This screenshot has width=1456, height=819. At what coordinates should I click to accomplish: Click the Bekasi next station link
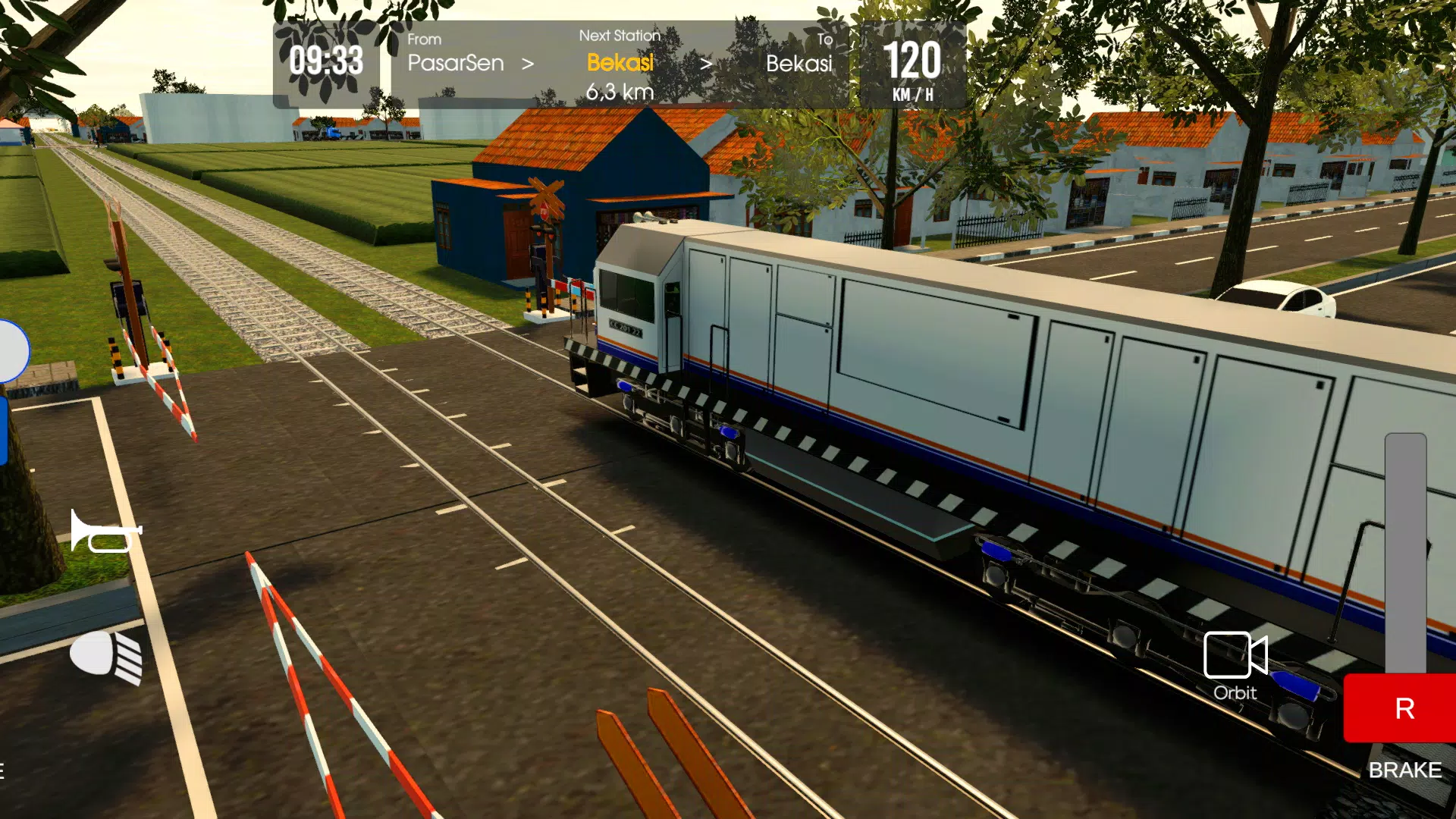620,64
